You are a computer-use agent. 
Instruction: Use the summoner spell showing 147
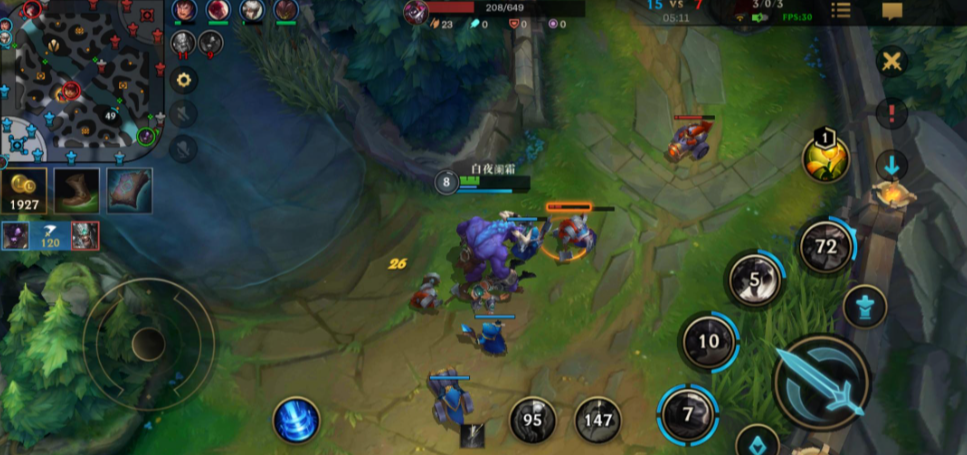598,420
